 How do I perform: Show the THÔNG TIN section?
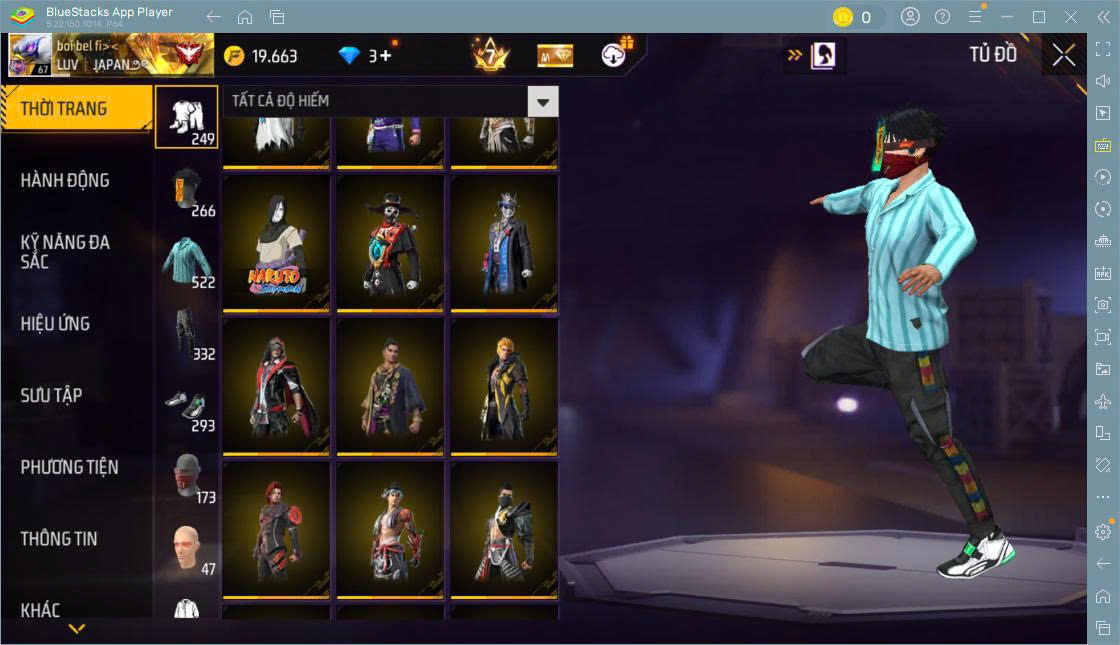pos(59,539)
